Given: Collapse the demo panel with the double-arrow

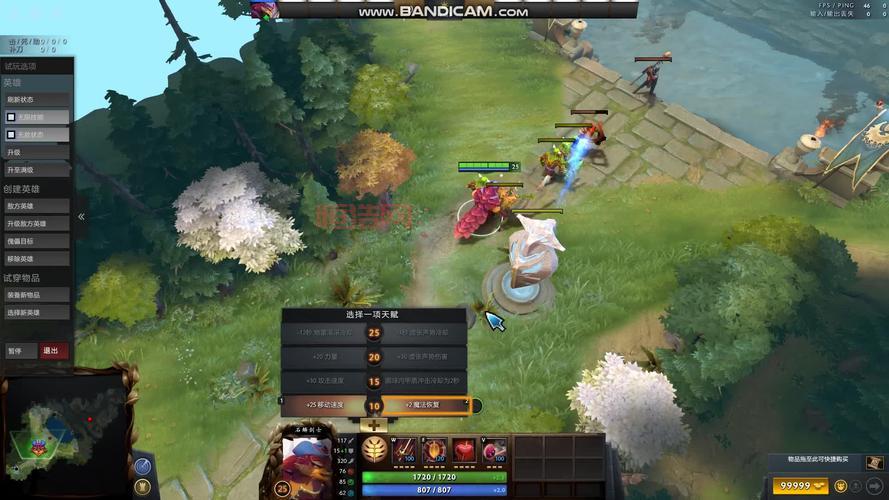Looking at the screenshot, I should pos(81,216).
